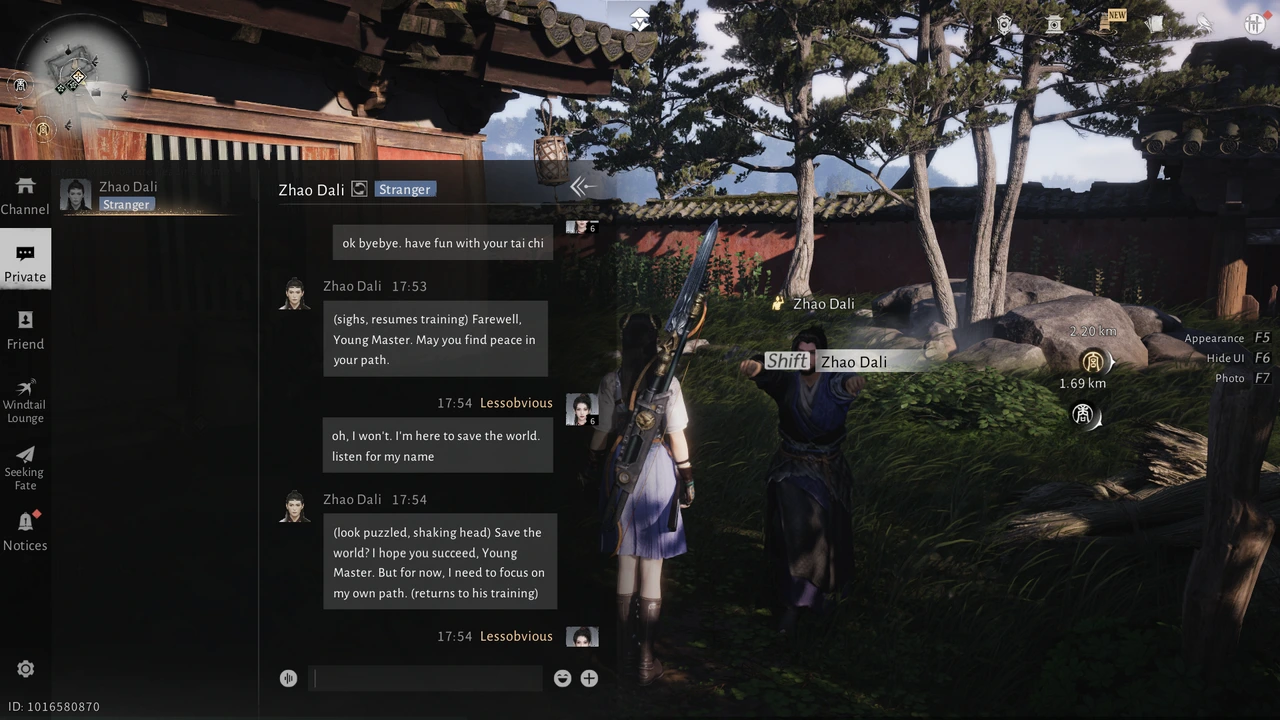The width and height of the screenshot is (1280, 720).
Task: Open the Seeking Fate tab
Action: [25, 467]
